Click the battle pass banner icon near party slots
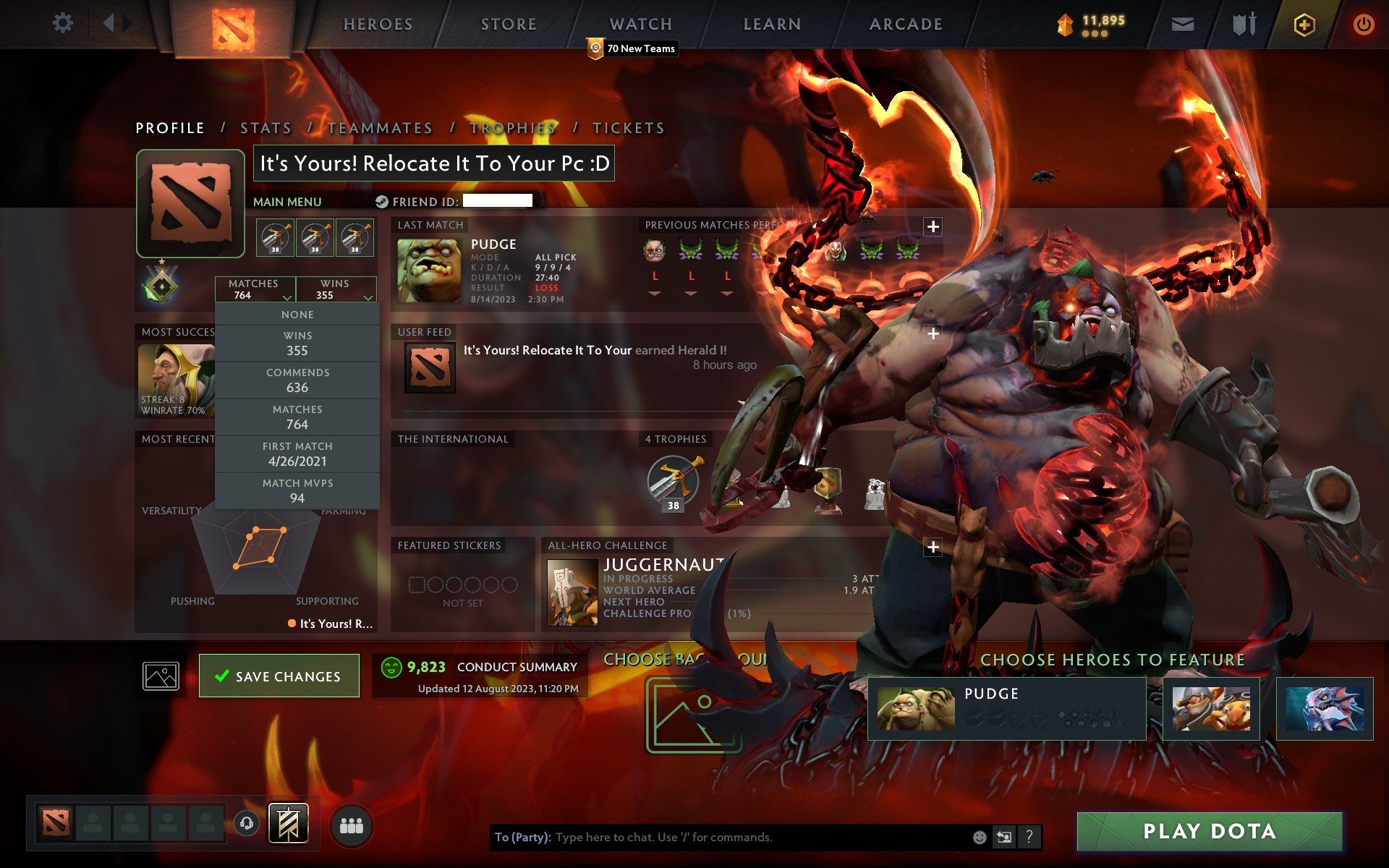 (x=288, y=822)
